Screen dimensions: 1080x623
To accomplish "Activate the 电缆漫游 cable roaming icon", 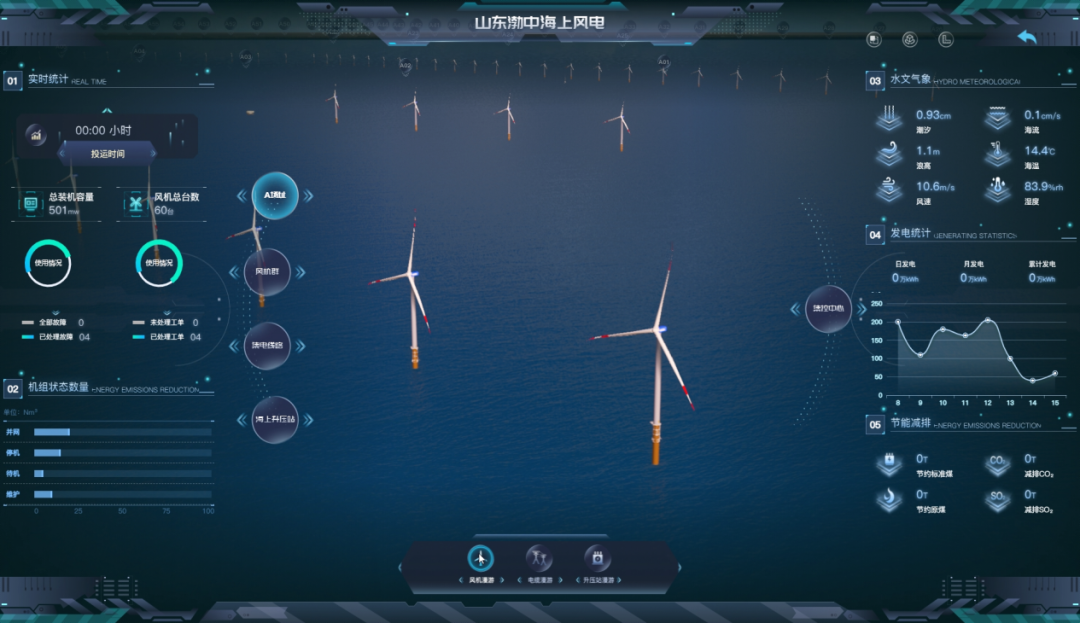I will pyautogui.click(x=539, y=559).
